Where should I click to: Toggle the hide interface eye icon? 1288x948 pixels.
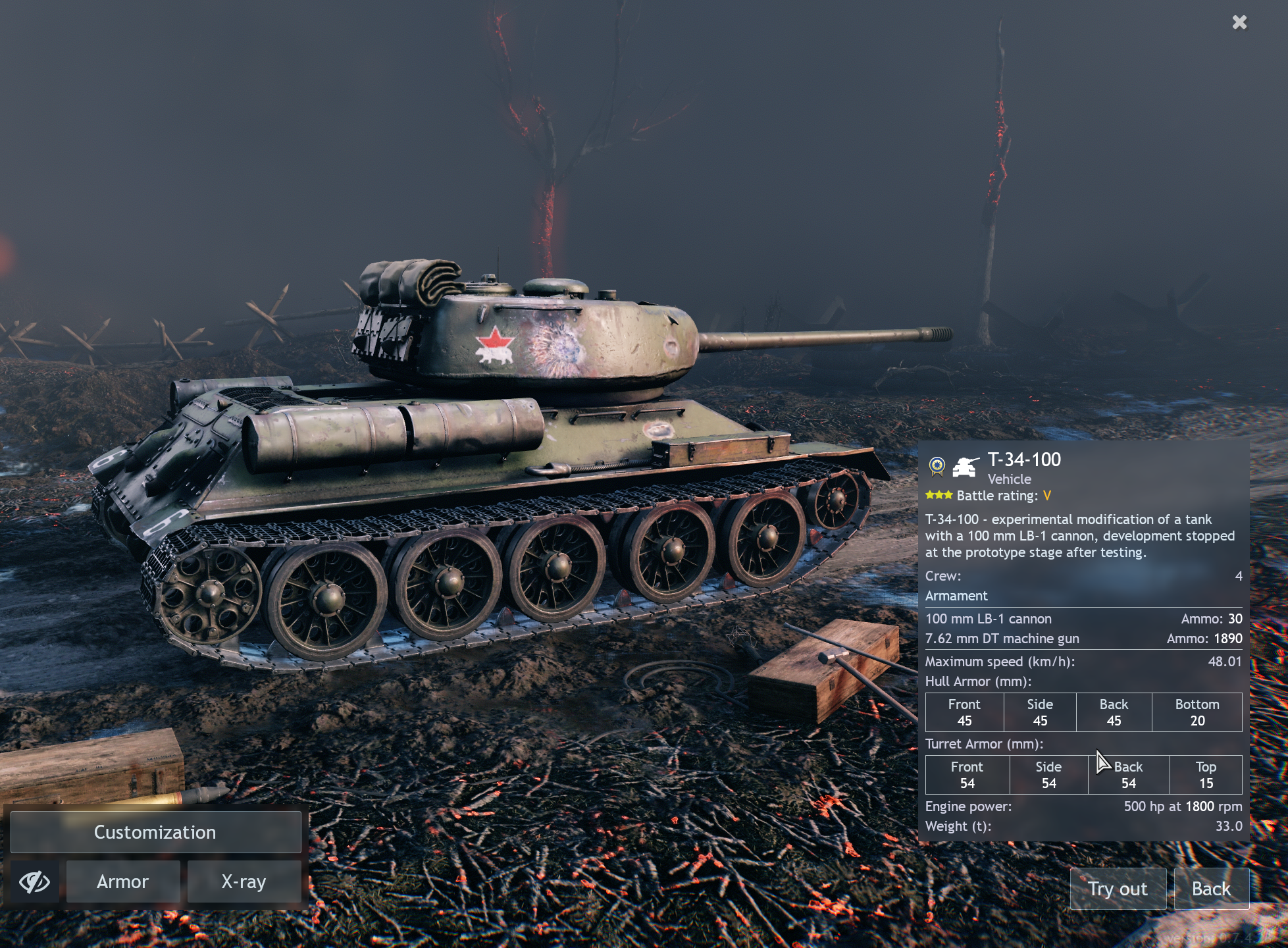(34, 882)
